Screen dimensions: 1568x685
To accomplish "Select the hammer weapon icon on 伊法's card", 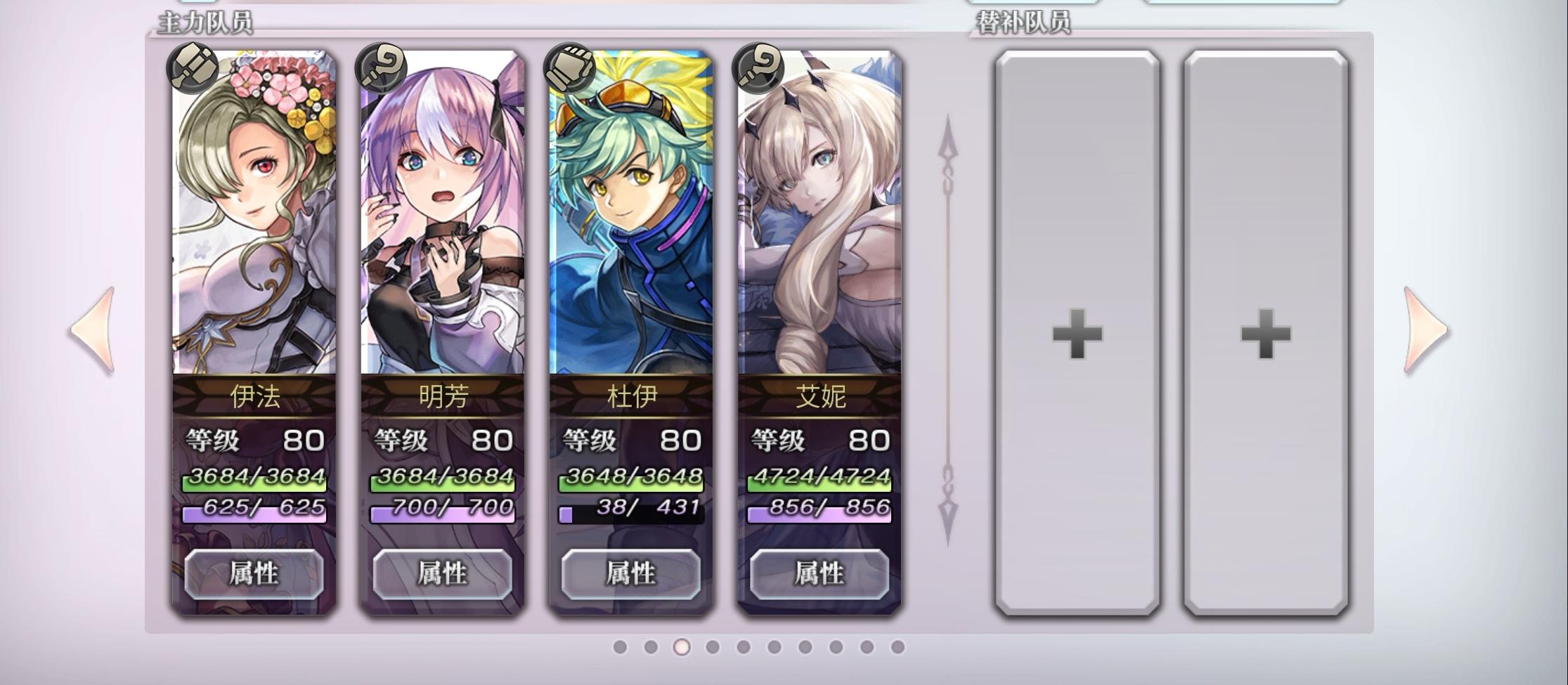I will (x=193, y=67).
